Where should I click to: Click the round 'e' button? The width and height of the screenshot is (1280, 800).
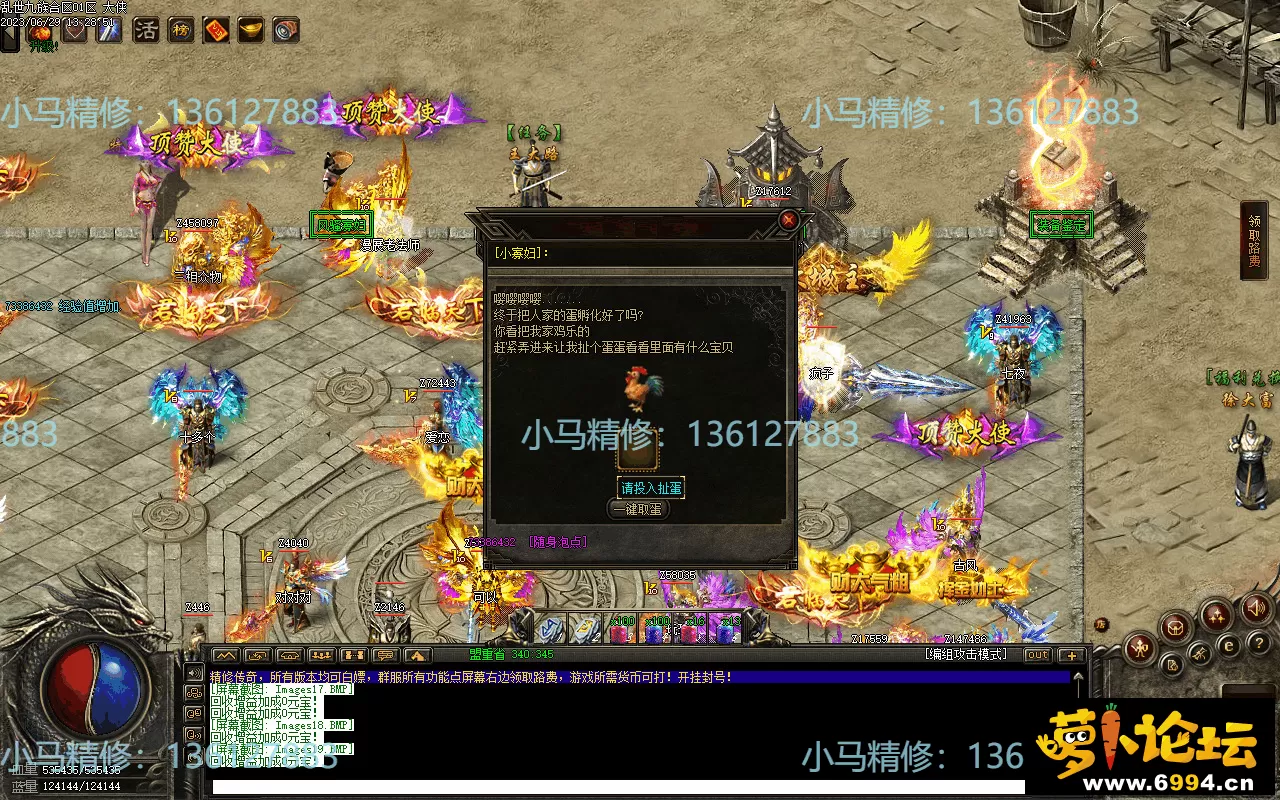[x=1231, y=647]
